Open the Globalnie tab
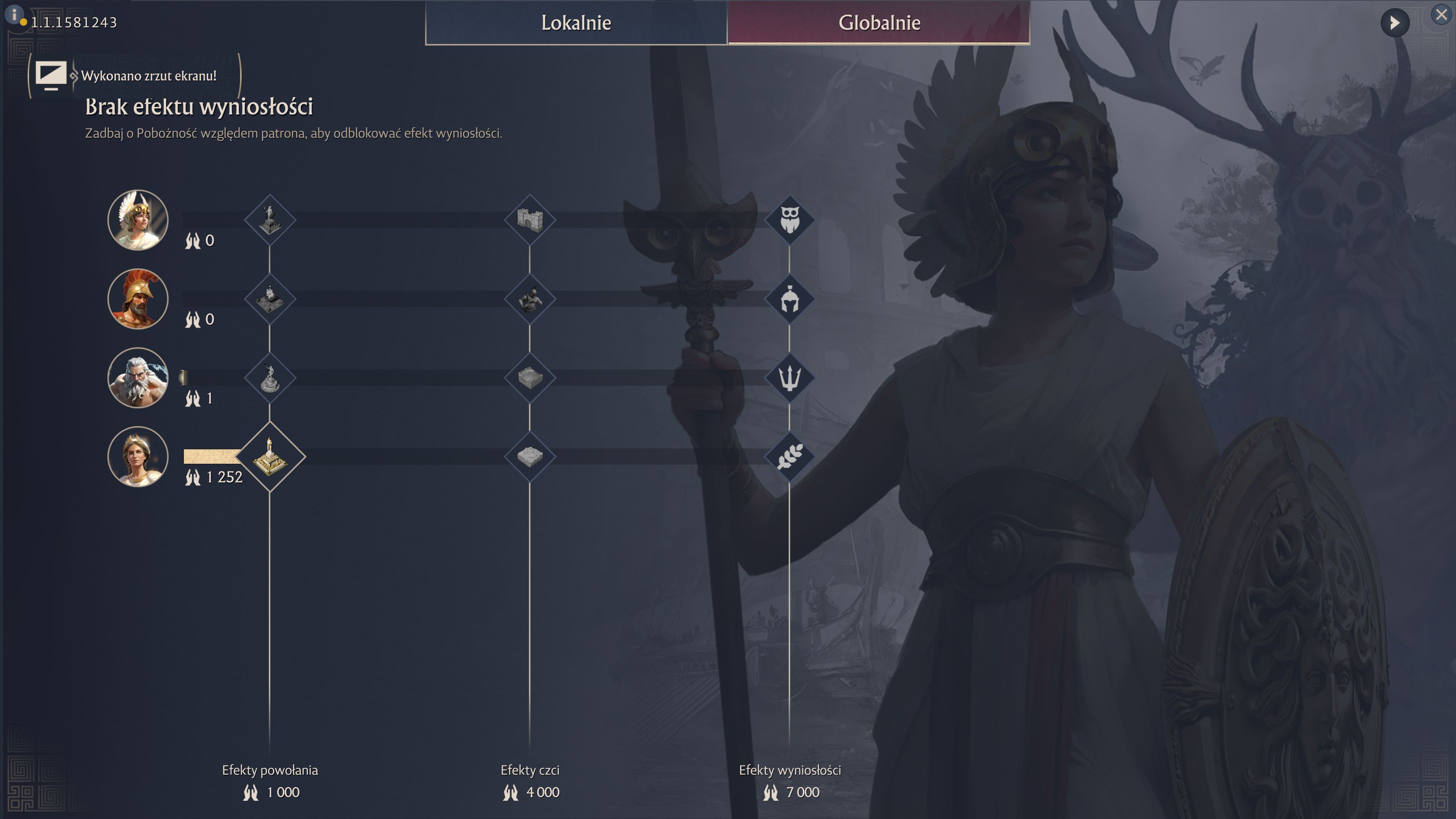1456x819 pixels. tap(879, 23)
